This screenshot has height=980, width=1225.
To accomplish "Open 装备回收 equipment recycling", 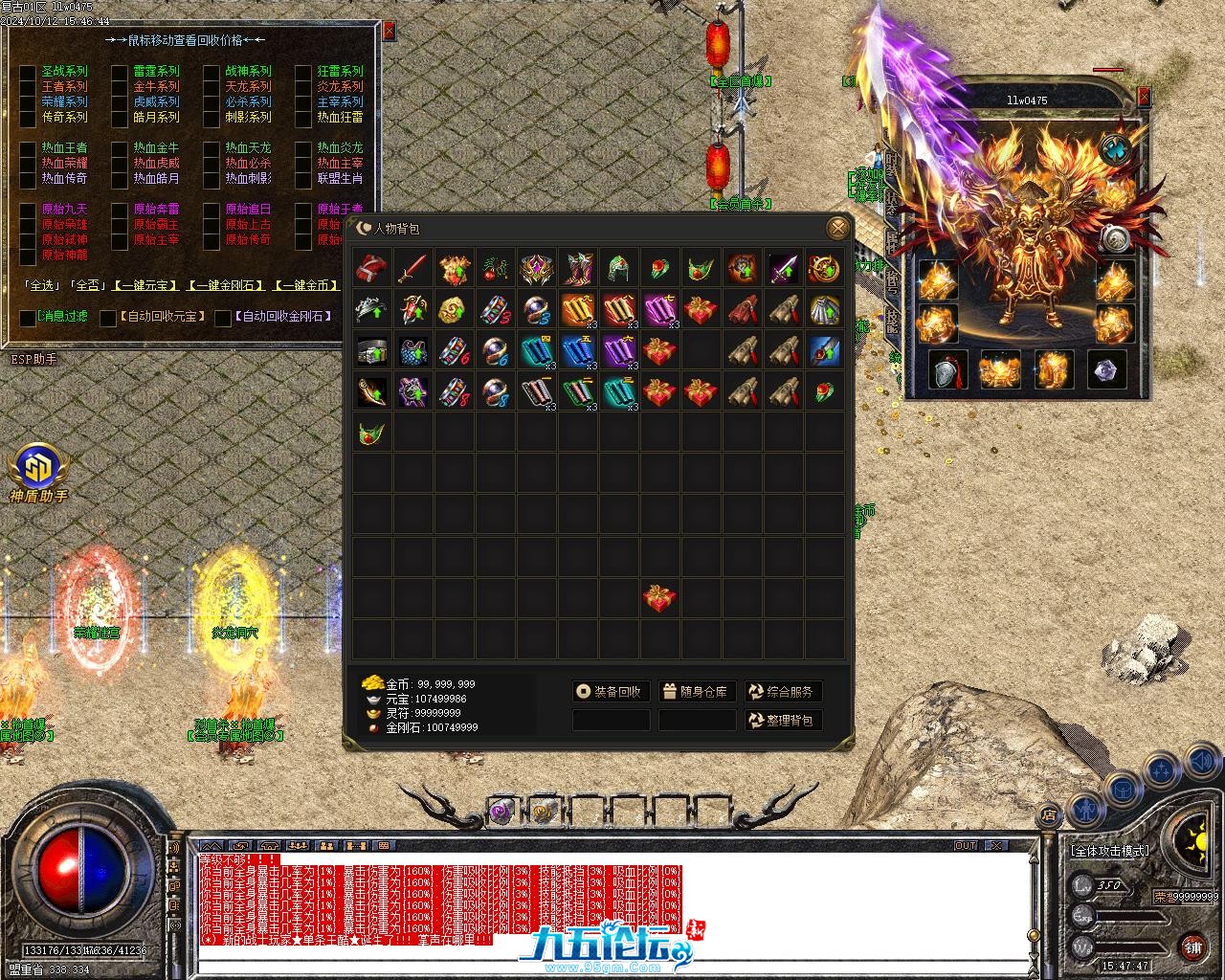I will pyautogui.click(x=611, y=691).
